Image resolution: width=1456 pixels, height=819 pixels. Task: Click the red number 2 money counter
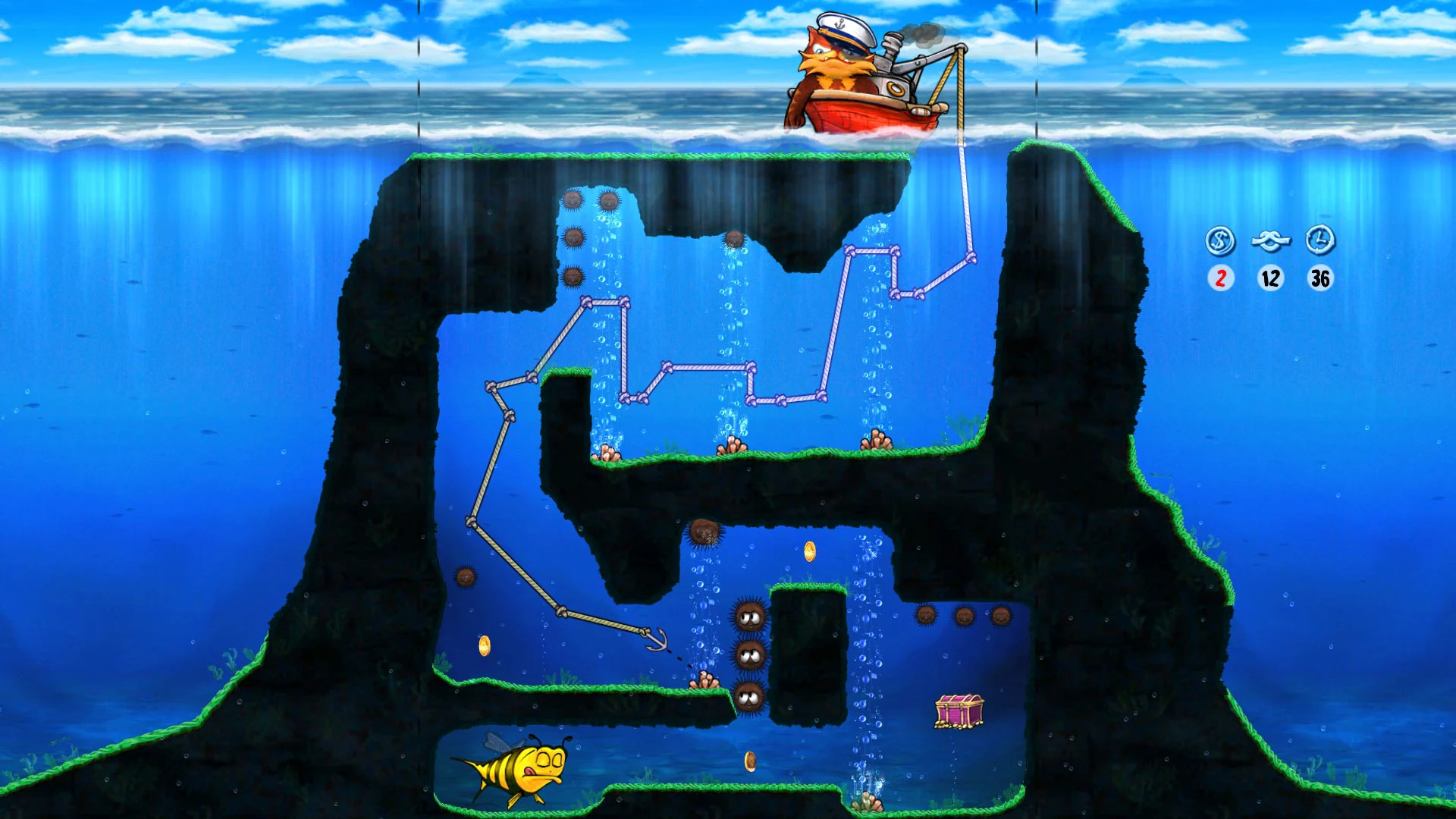[1221, 279]
